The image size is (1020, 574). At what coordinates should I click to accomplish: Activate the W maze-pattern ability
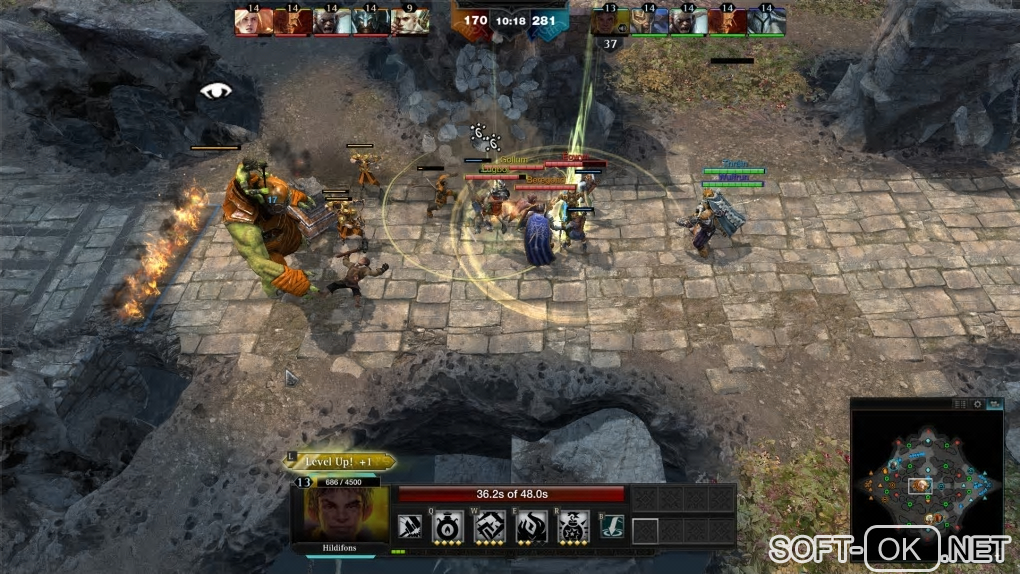(x=488, y=526)
